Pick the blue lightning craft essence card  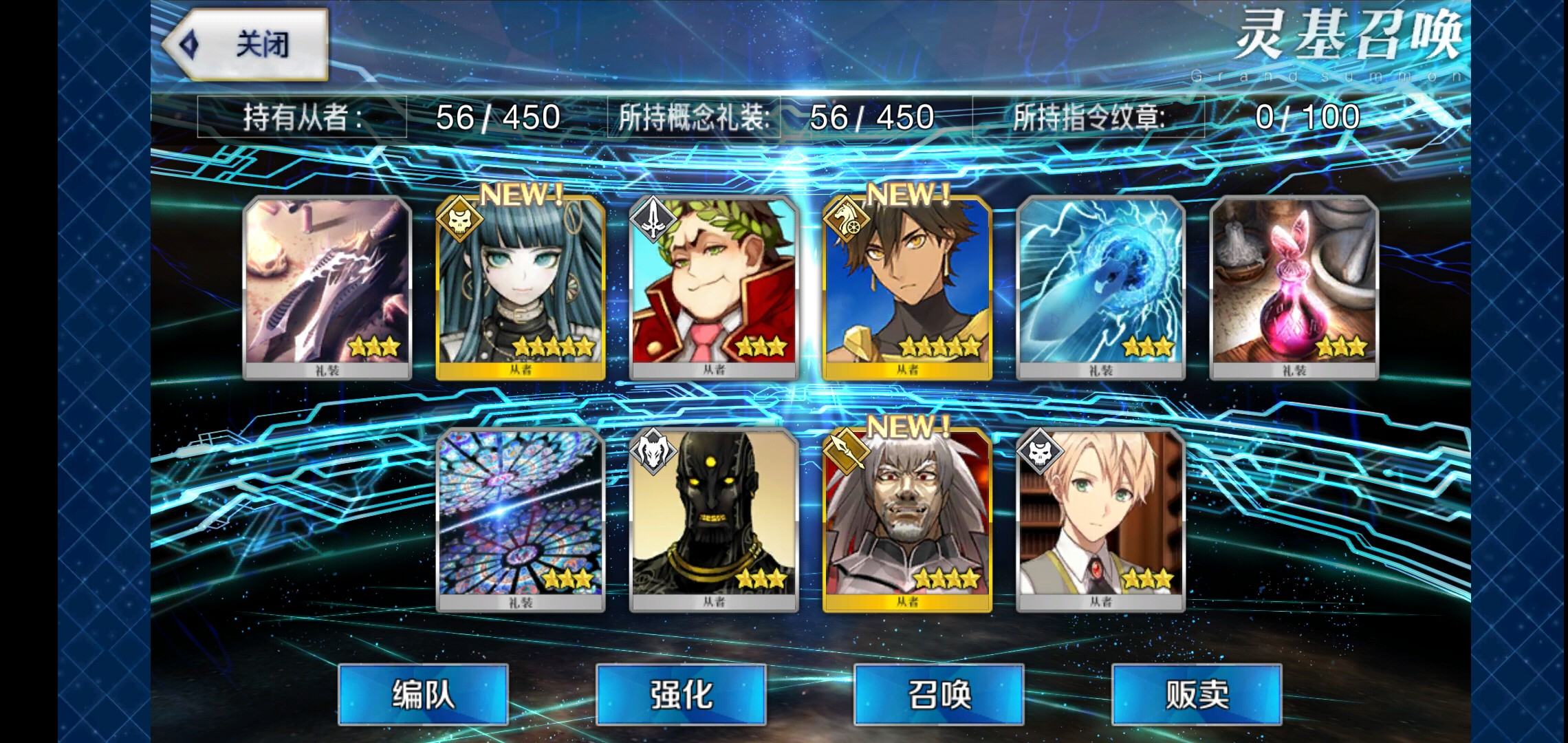click(x=1100, y=288)
